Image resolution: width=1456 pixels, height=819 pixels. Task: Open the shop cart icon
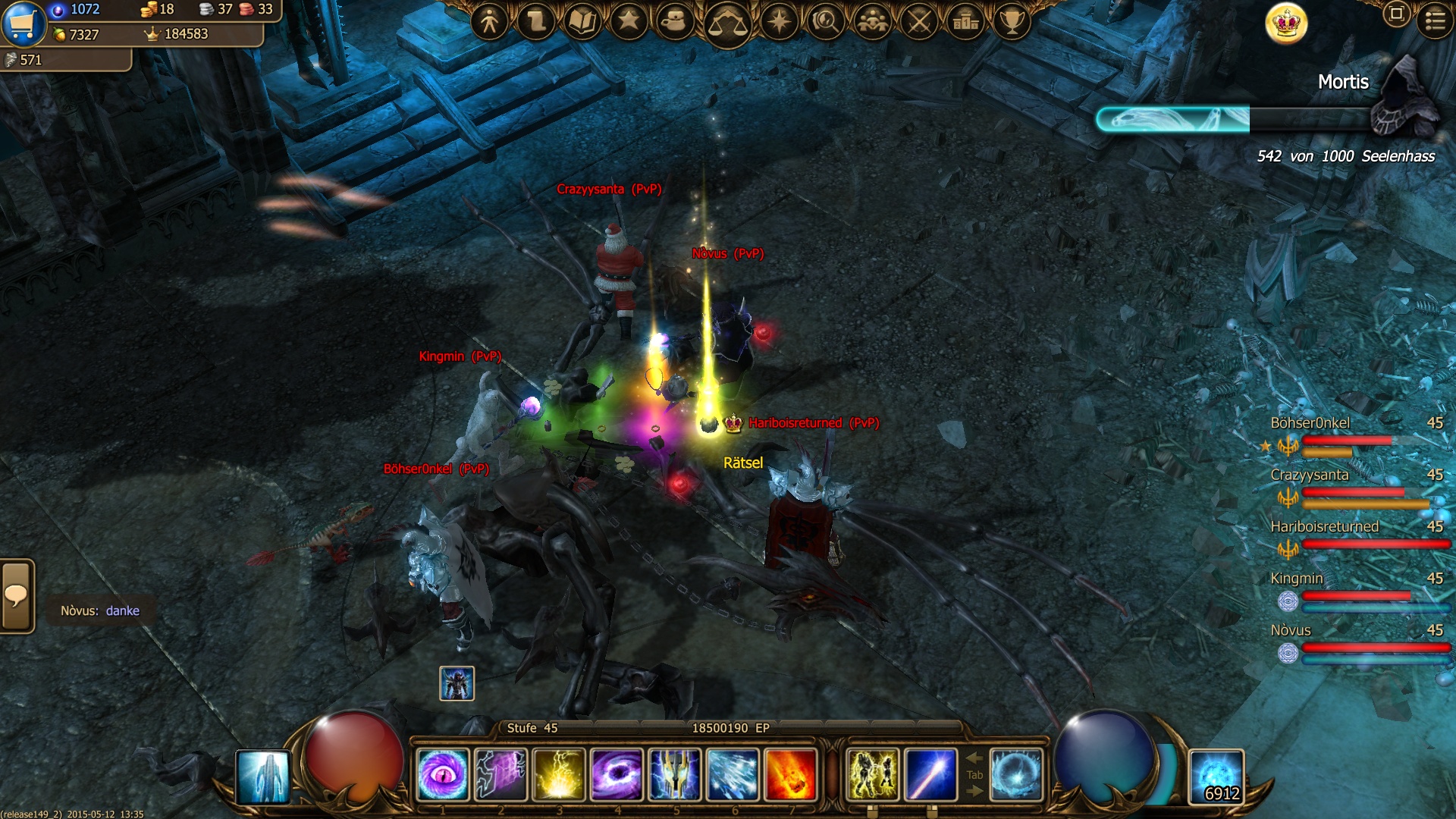[23, 24]
